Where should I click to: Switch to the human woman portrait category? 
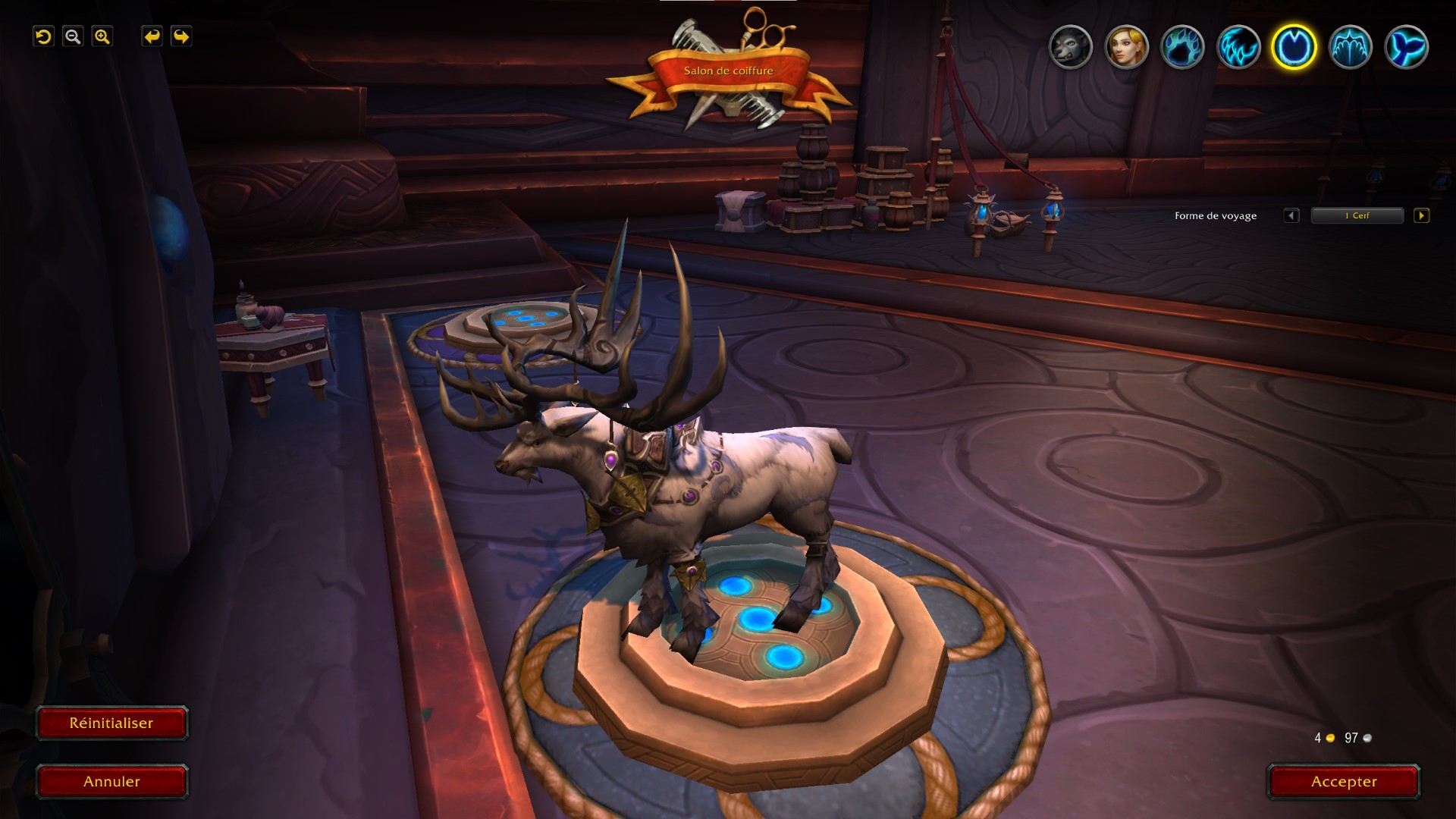[x=1126, y=47]
